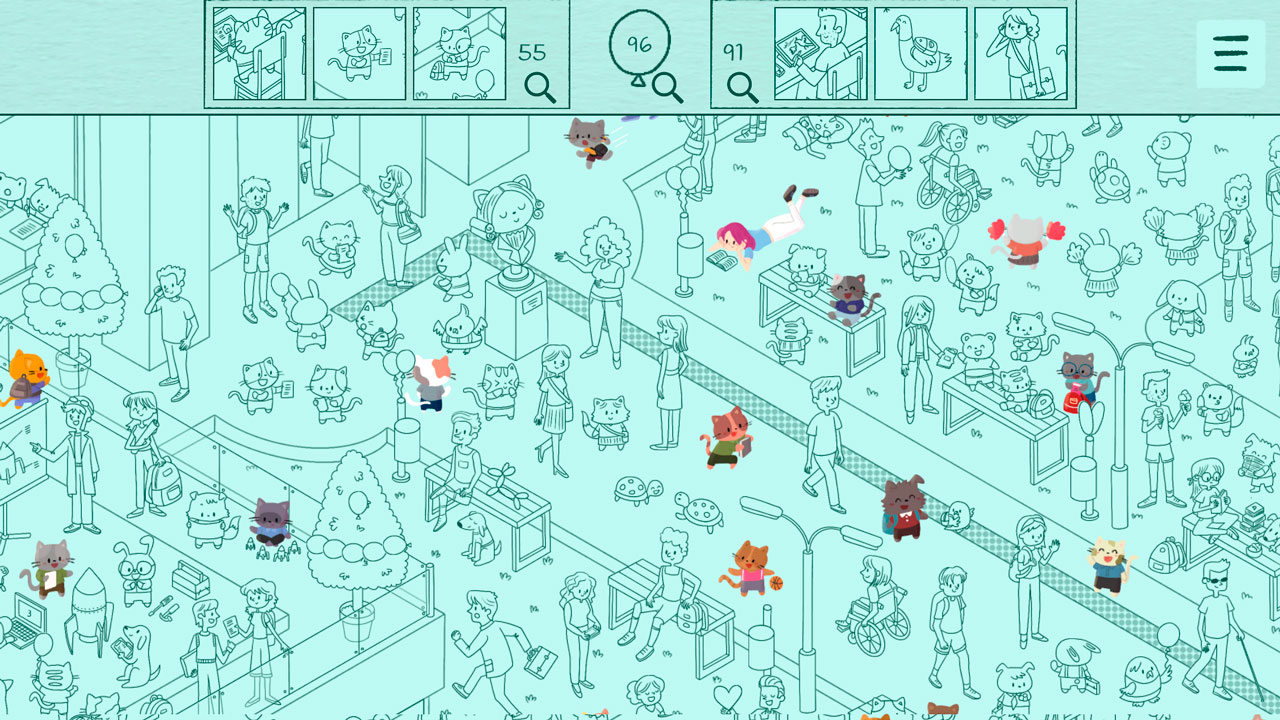Open the hamburger menu in the top right
Image resolution: width=1280 pixels, height=720 pixels.
tap(1230, 53)
